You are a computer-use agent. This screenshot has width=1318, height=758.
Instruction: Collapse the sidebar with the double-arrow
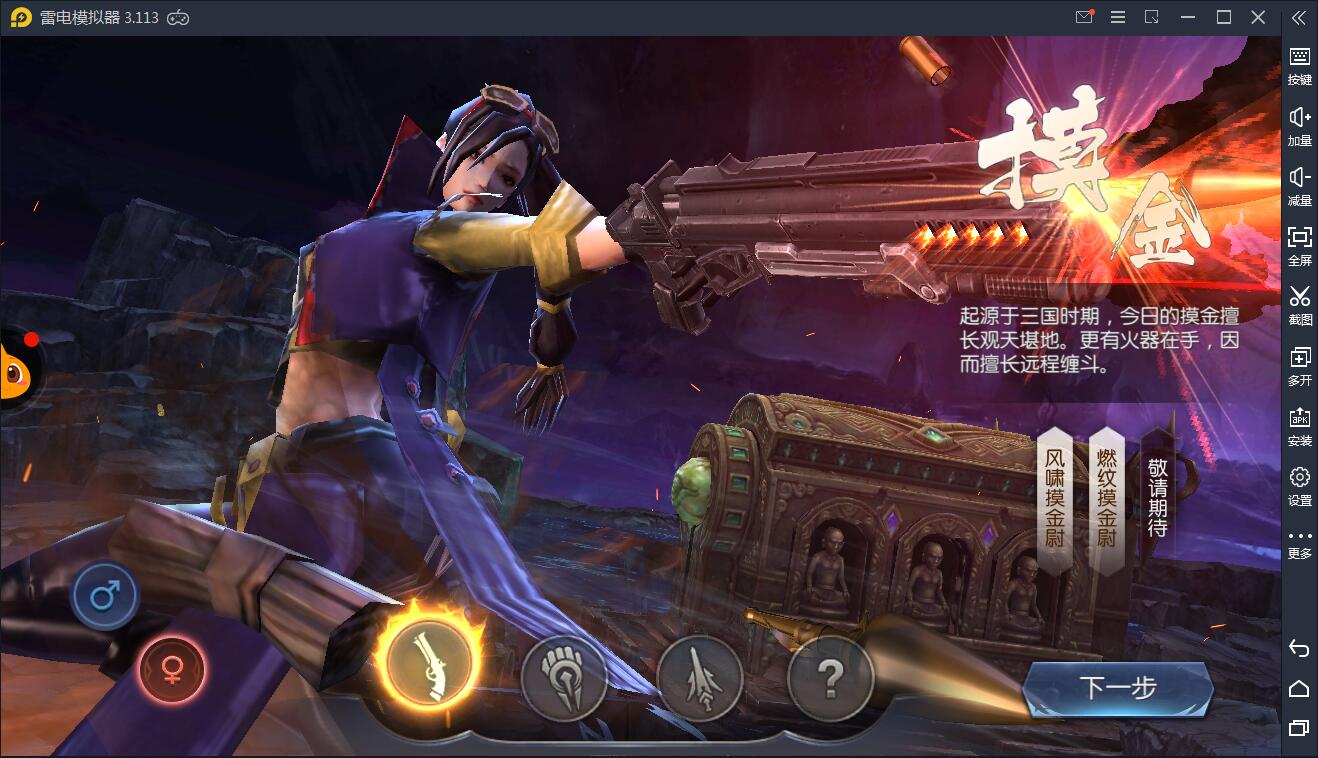(x=1298, y=17)
